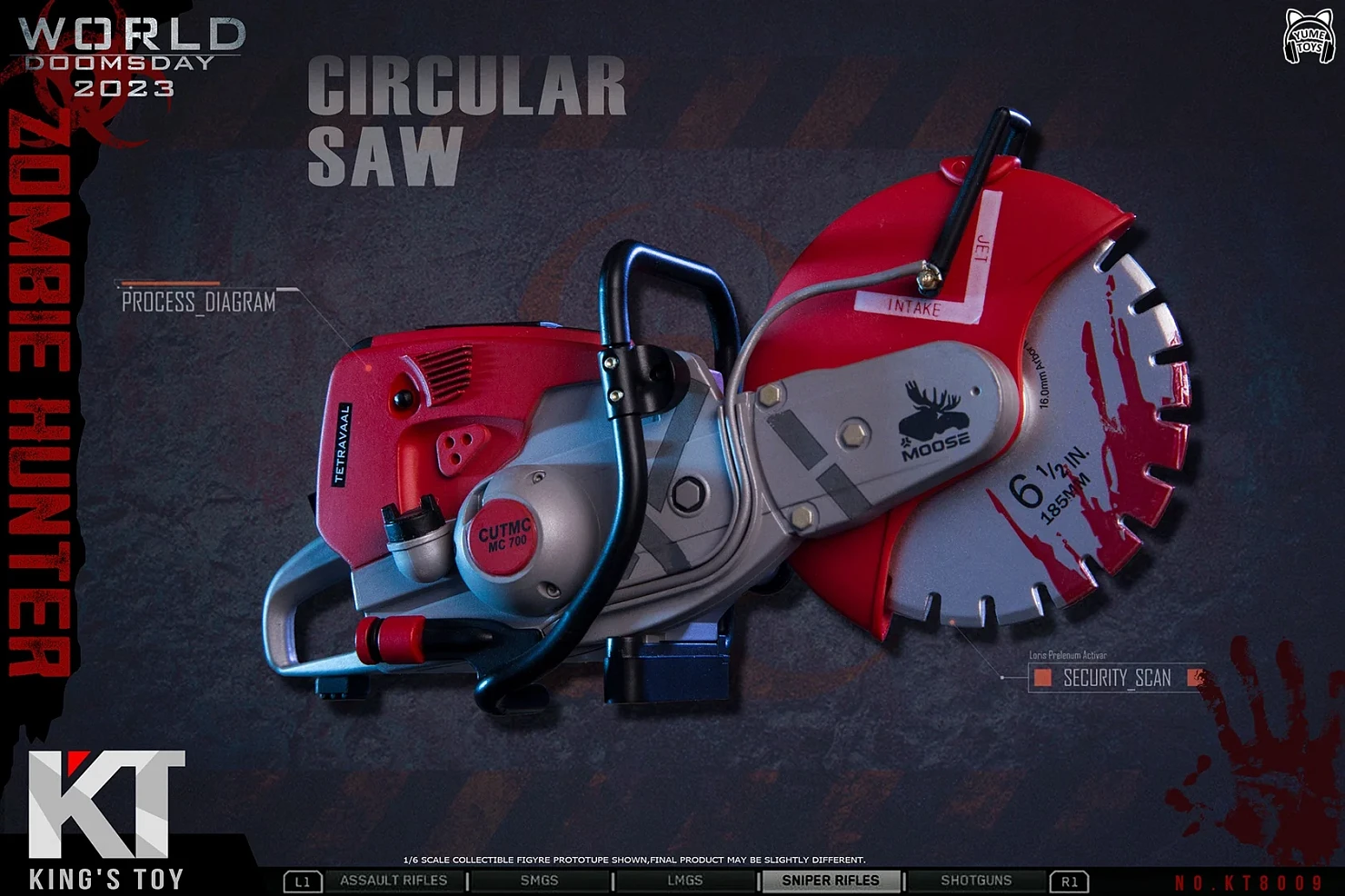Show the Shotguns category
Viewport: 1345px width, 896px height.
pos(976,881)
